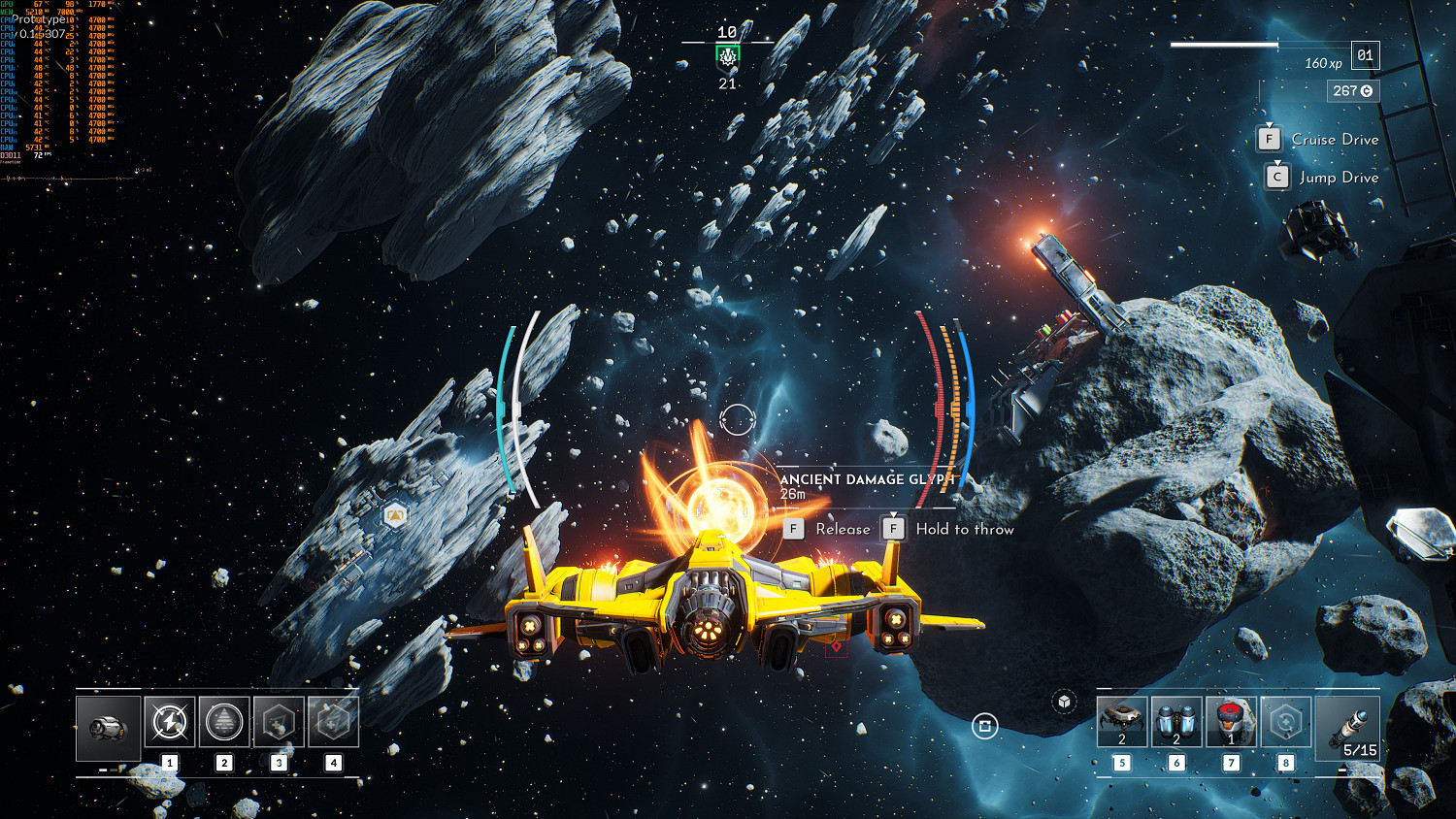Viewport: 1456px width, 819px height.
Task: Select the primary weapon cannon slot
Action: [108, 727]
